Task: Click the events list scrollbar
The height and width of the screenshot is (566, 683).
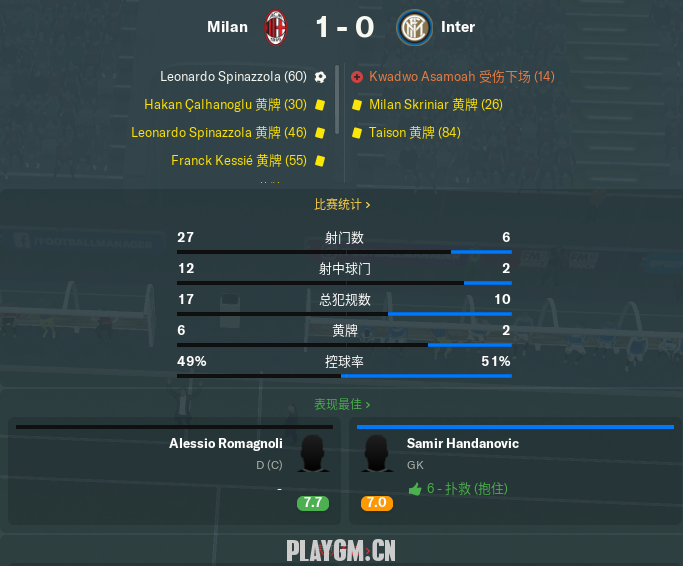Action: point(338,100)
